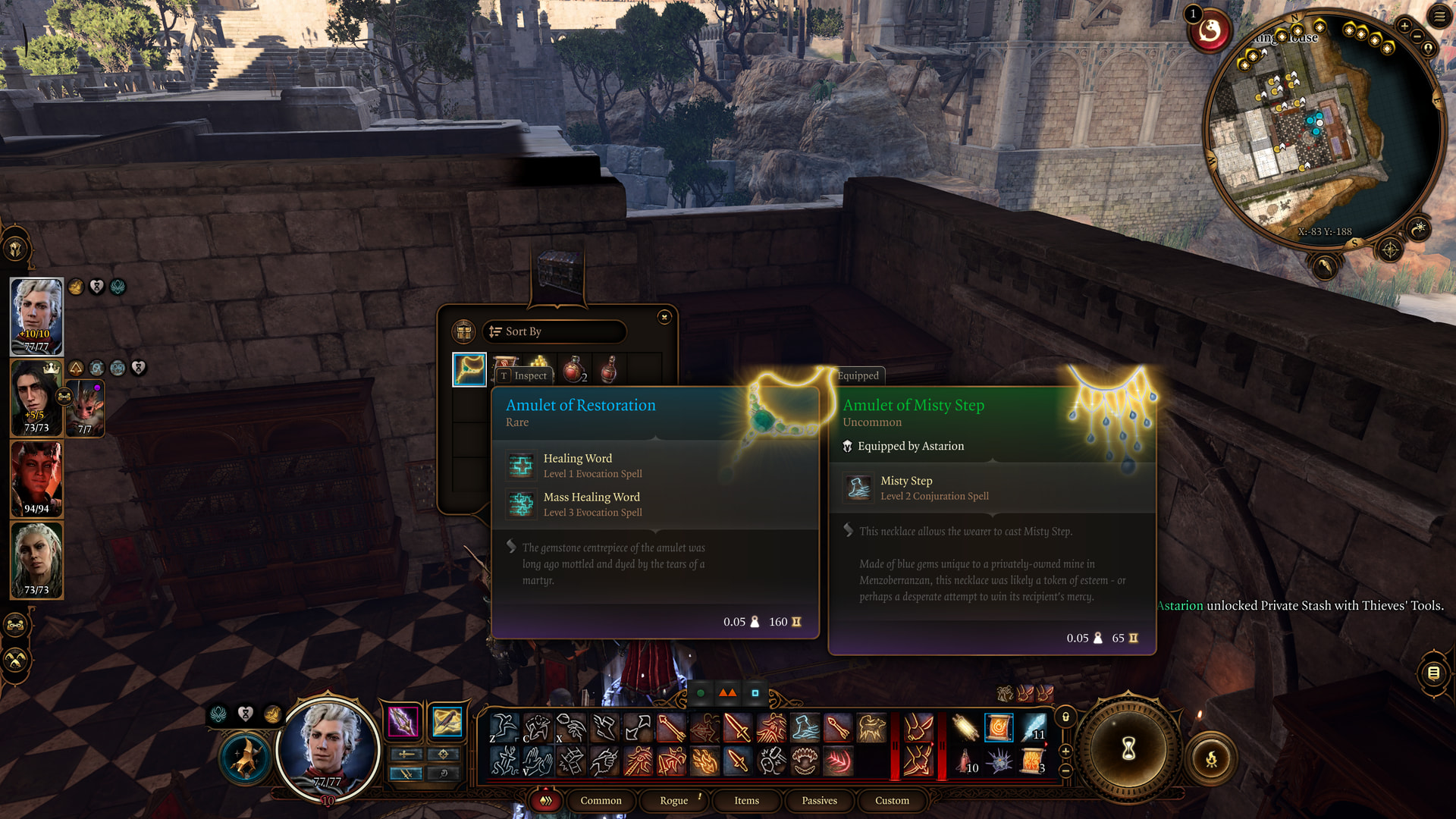Viewport: 1456px width, 819px height.
Task: Open the combat log scroll button
Action: [x=1433, y=673]
